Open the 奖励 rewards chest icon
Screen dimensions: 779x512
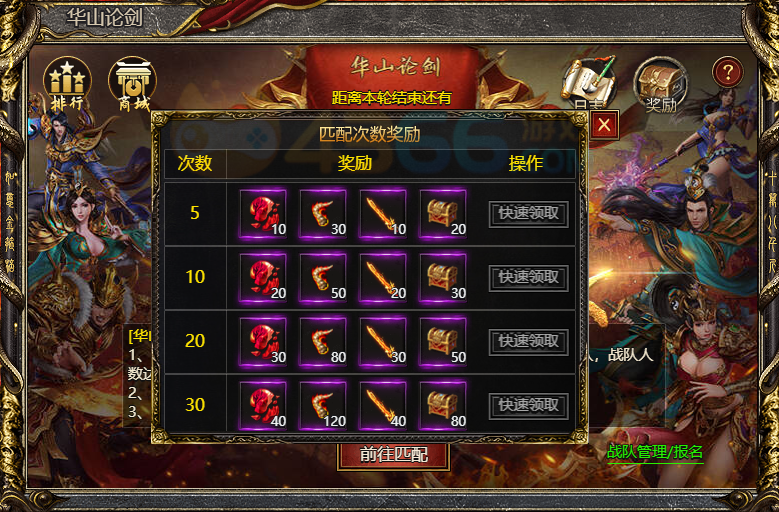click(661, 84)
